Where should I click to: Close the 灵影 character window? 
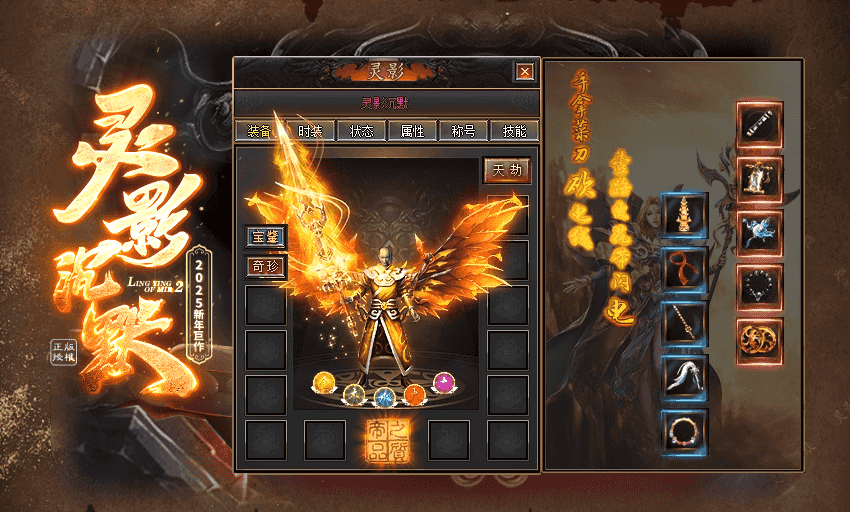pyautogui.click(x=523, y=72)
